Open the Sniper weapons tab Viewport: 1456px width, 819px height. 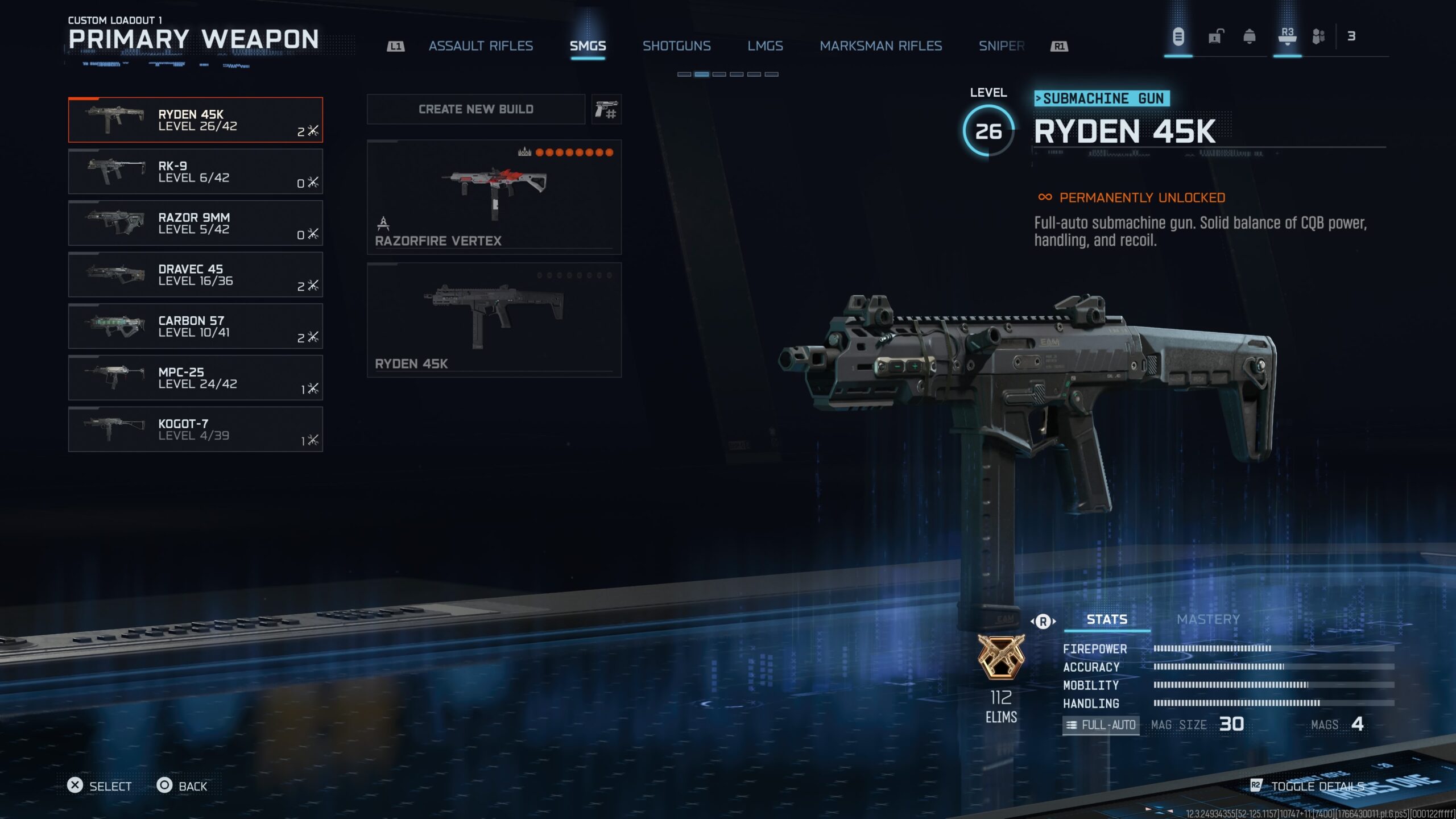pyautogui.click(x=1001, y=46)
